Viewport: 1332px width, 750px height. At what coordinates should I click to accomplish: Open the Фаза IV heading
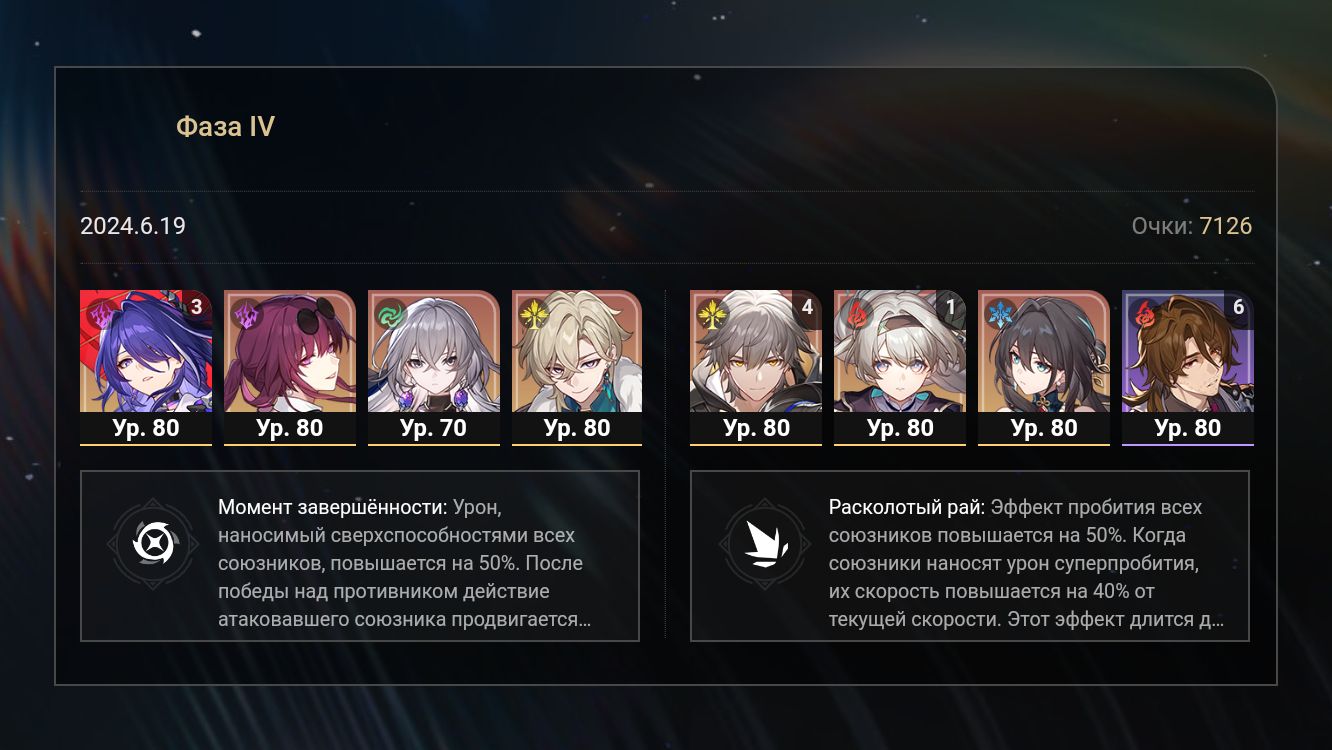pyautogui.click(x=224, y=125)
